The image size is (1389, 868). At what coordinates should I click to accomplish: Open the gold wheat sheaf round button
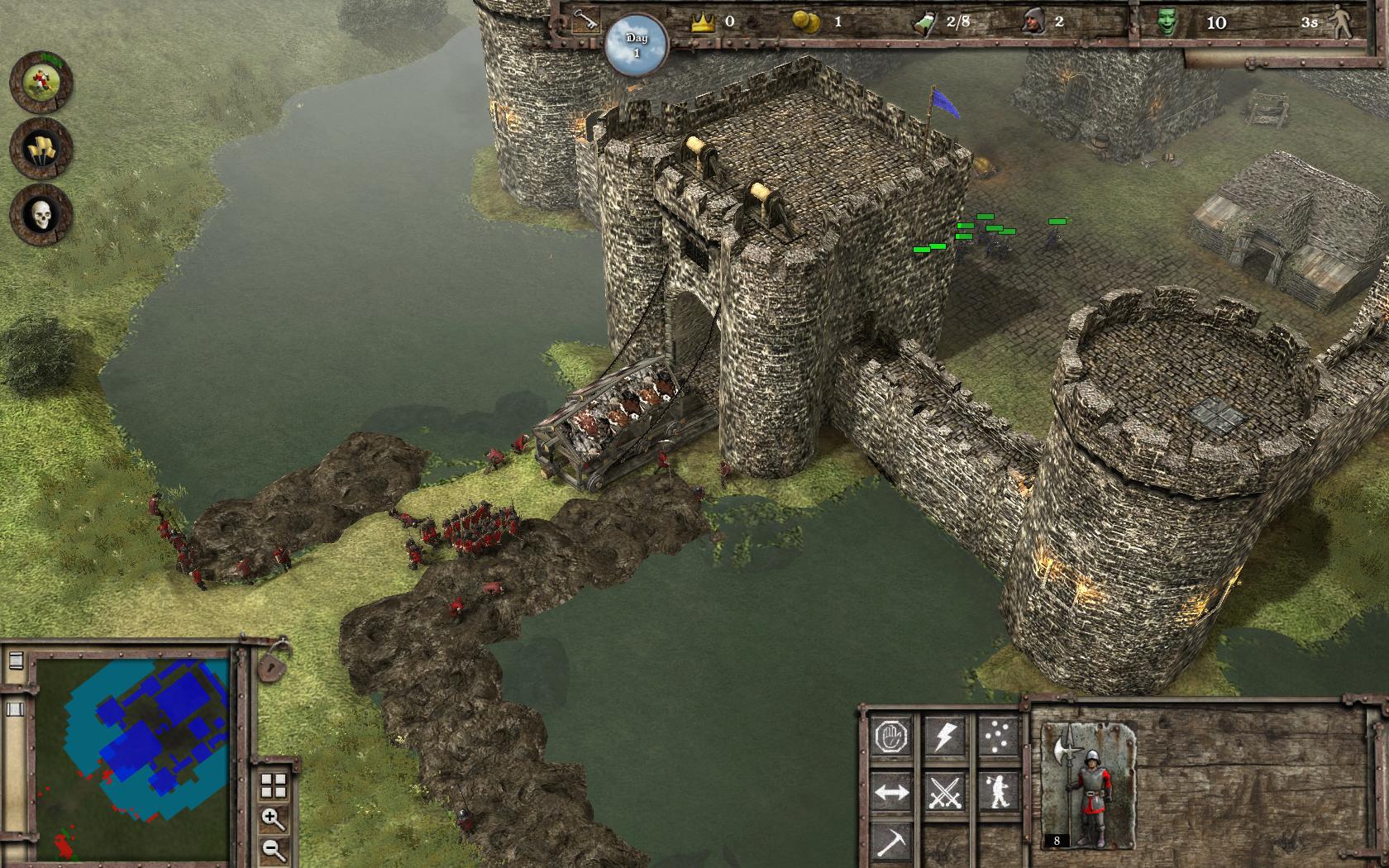pos(41,149)
